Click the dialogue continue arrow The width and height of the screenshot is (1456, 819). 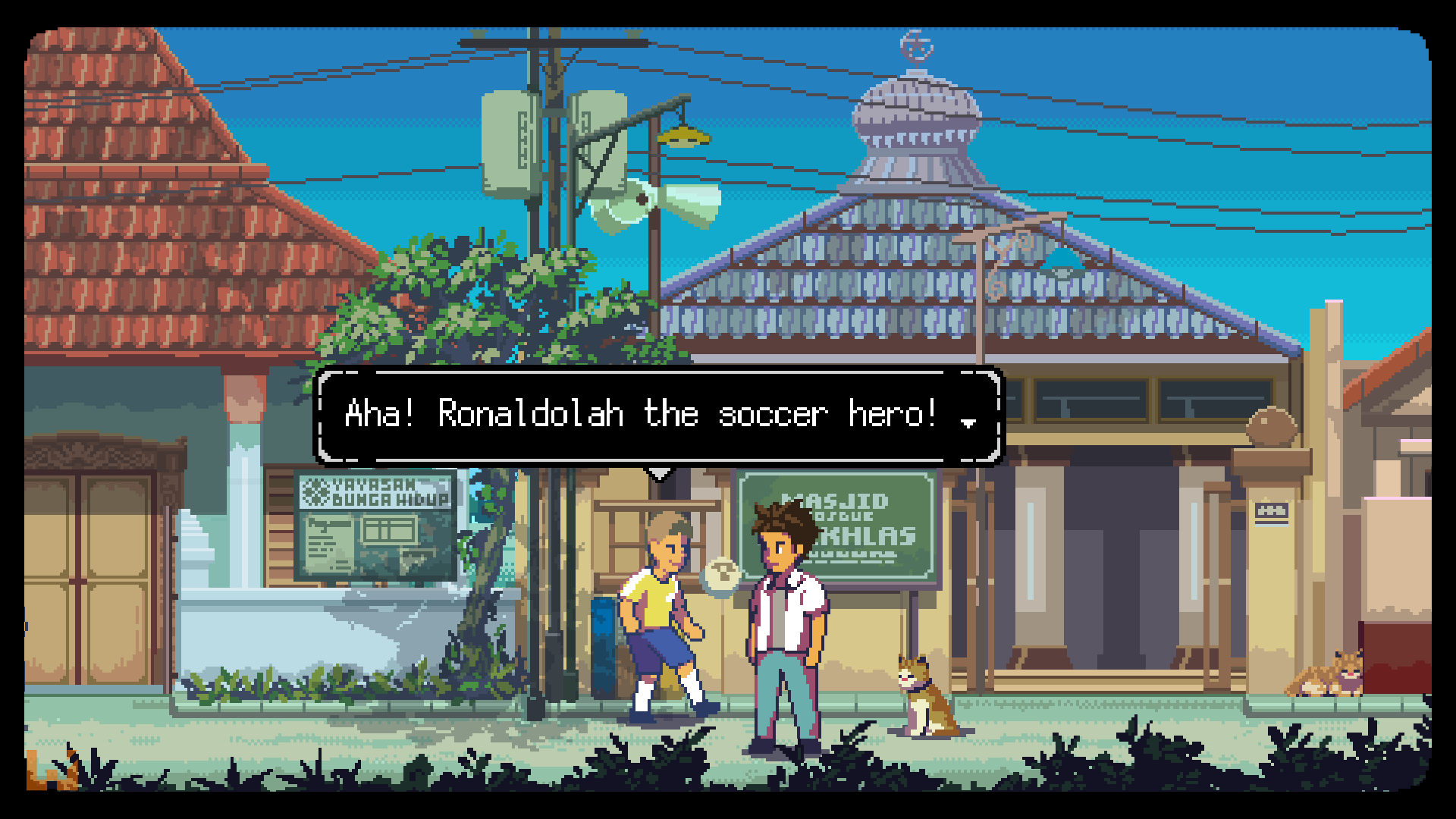click(968, 422)
